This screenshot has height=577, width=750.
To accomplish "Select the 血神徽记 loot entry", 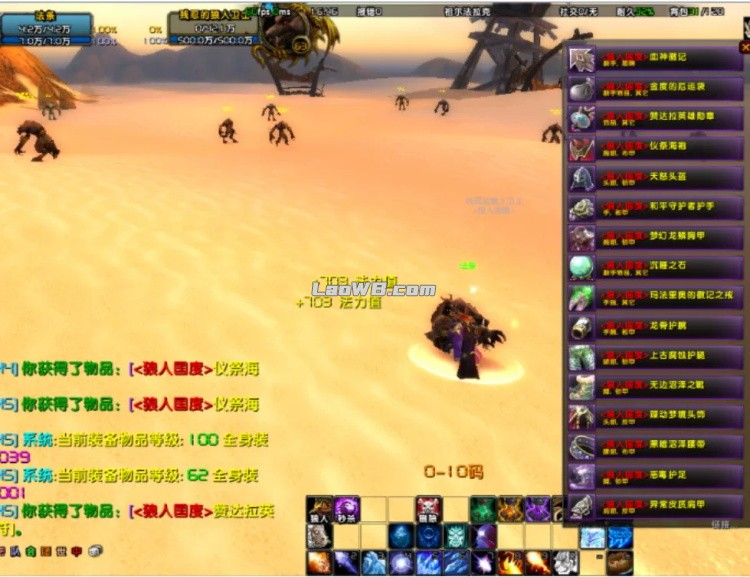I will [655, 59].
